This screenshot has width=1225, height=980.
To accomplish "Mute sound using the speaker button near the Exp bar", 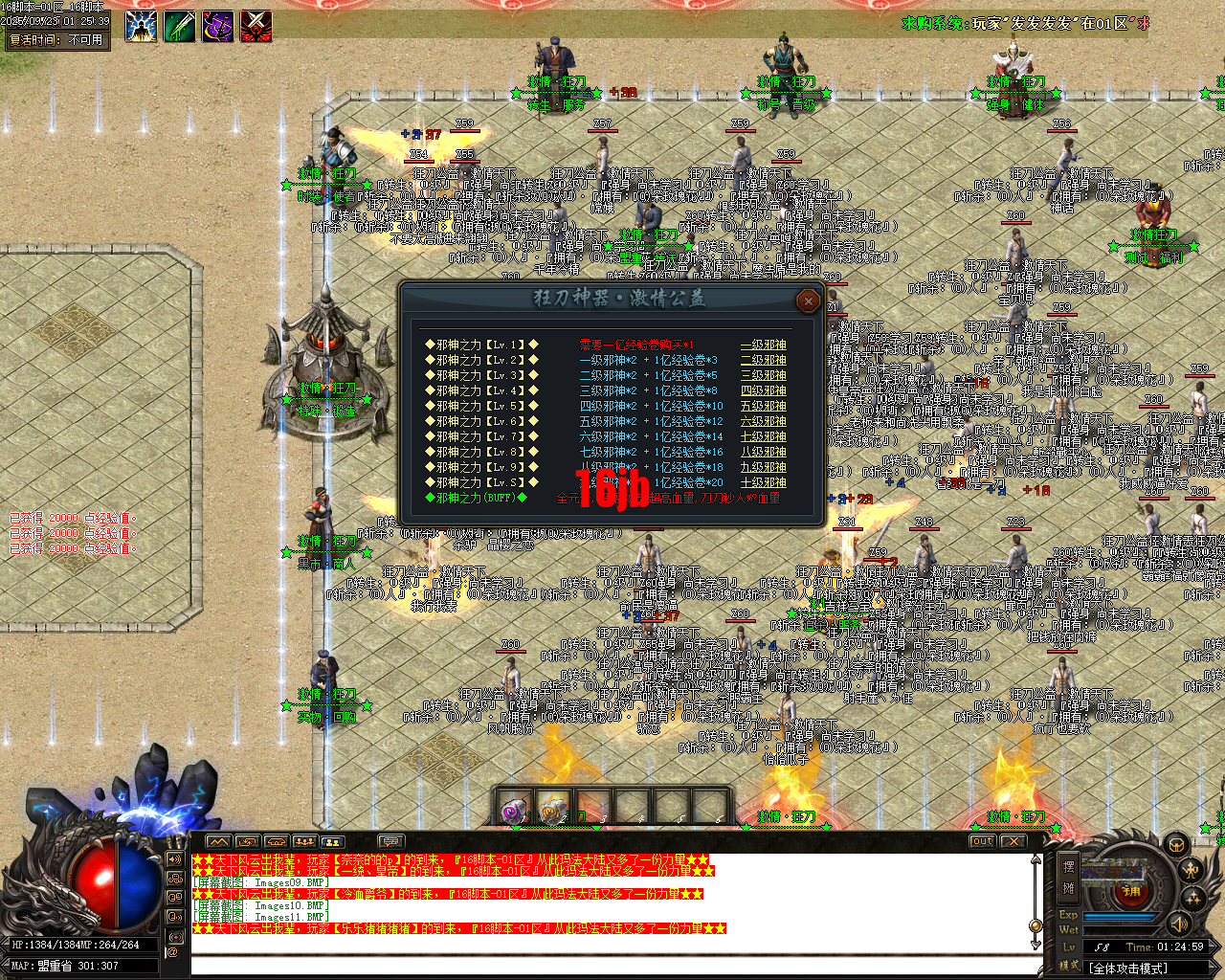I will (x=1178, y=924).
